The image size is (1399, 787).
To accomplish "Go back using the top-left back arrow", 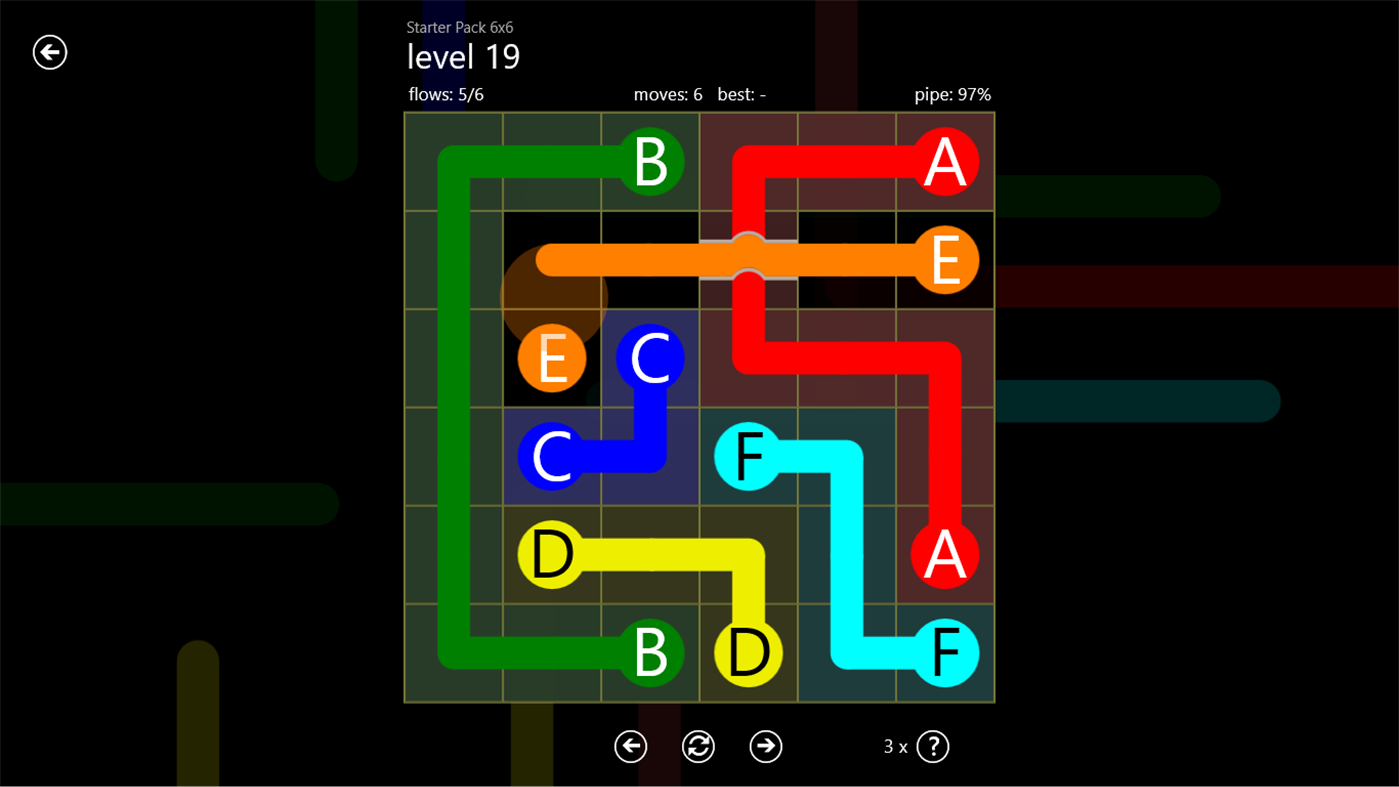I will click(49, 52).
